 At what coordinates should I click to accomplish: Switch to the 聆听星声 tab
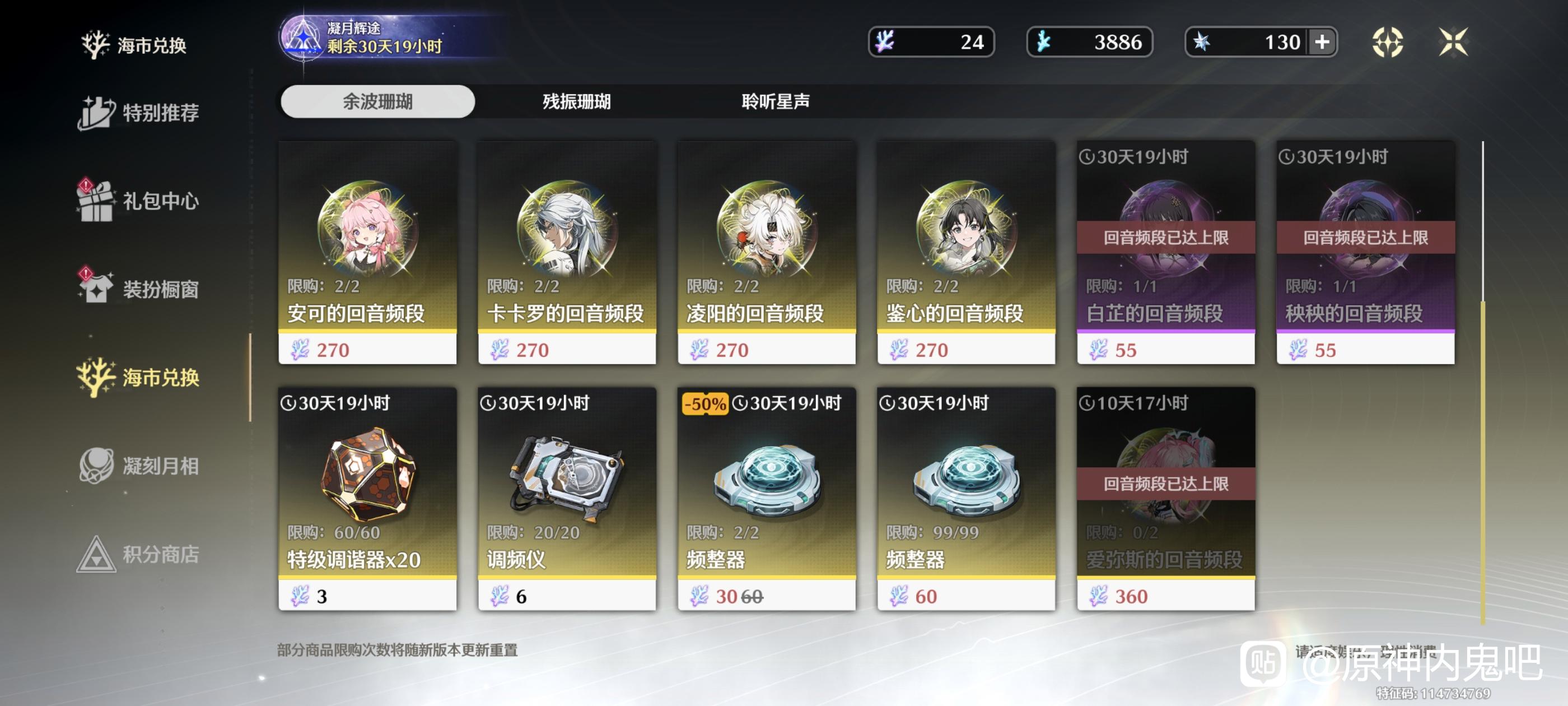(775, 101)
